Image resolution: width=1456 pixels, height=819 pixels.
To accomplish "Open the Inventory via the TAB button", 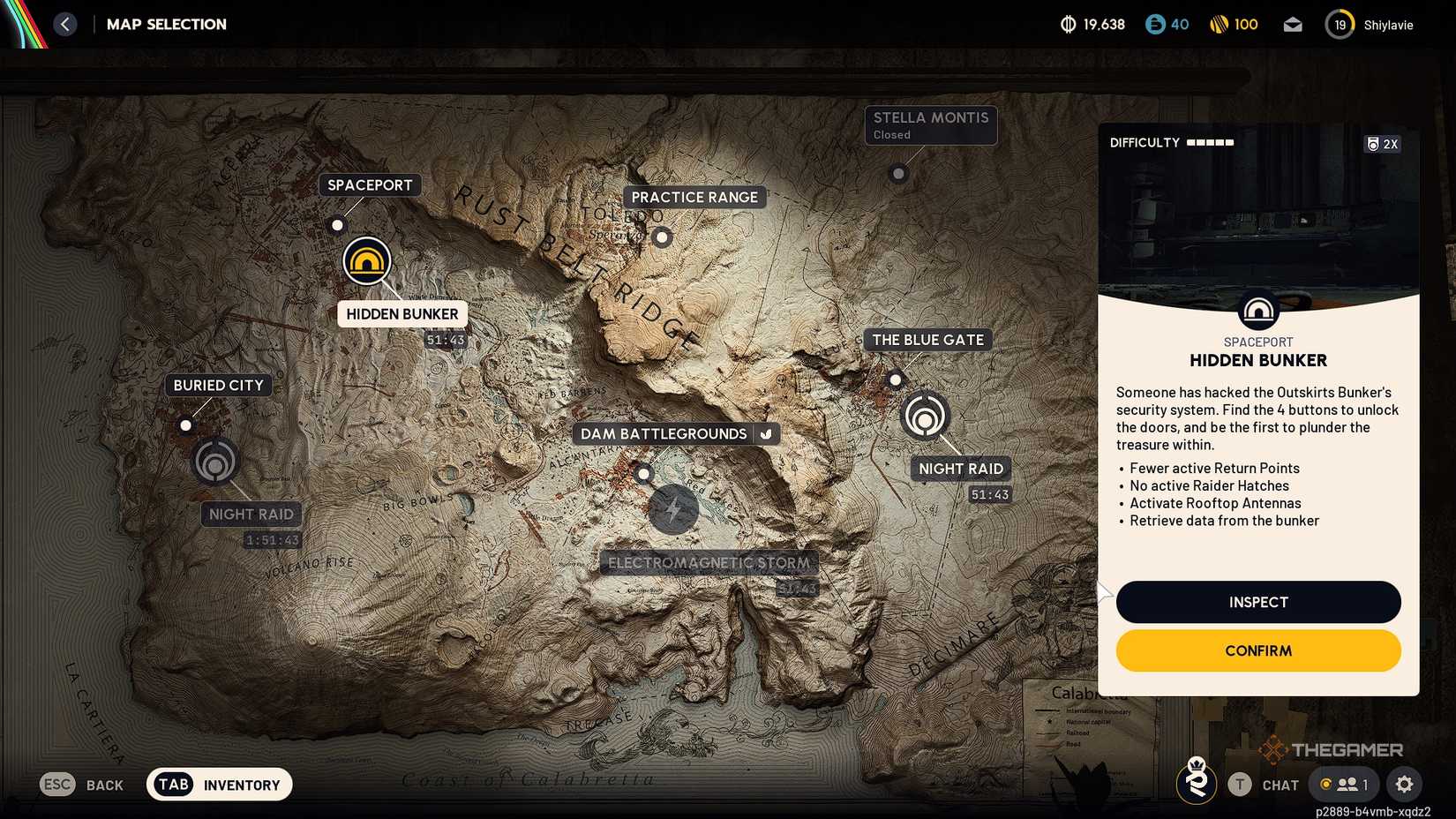I will coord(174,784).
